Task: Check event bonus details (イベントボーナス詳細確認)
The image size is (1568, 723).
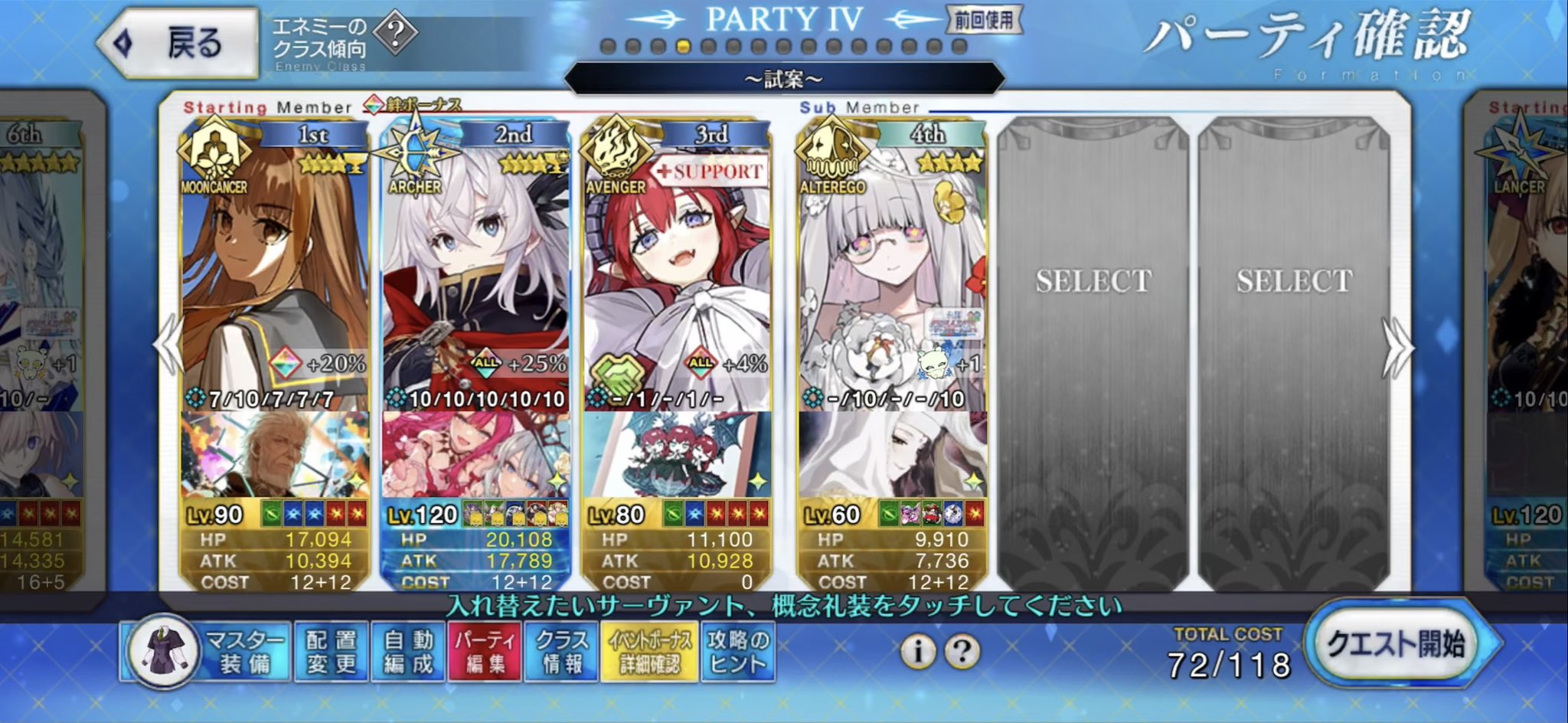Action: click(x=649, y=652)
